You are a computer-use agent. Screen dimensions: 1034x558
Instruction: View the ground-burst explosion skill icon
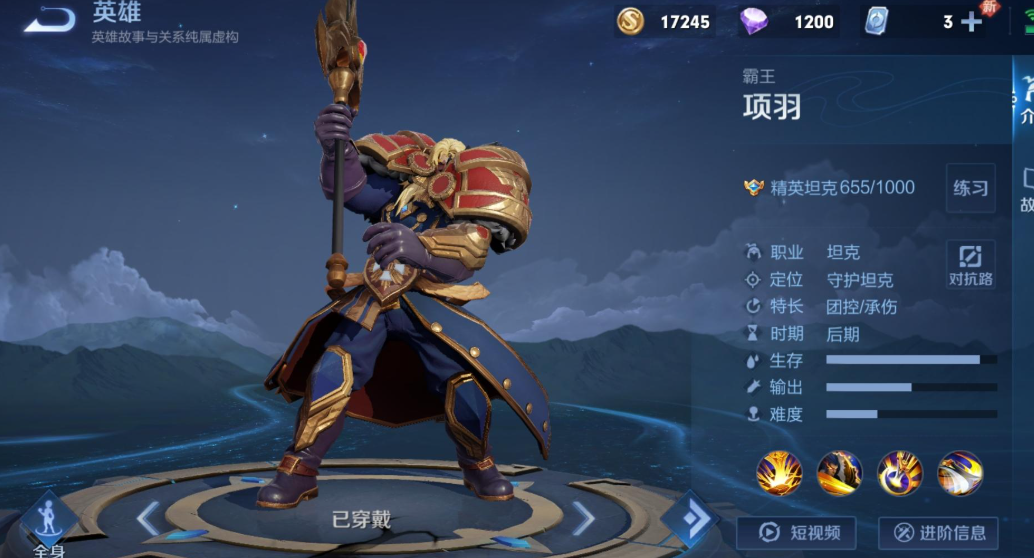779,473
